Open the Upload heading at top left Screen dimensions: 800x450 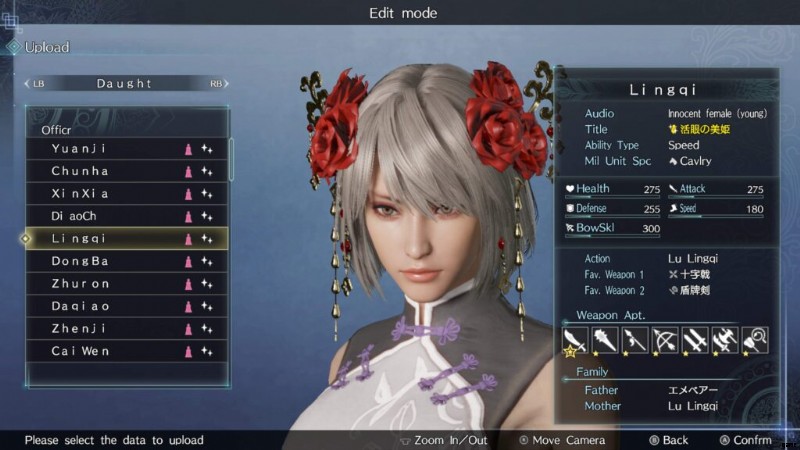[46, 47]
